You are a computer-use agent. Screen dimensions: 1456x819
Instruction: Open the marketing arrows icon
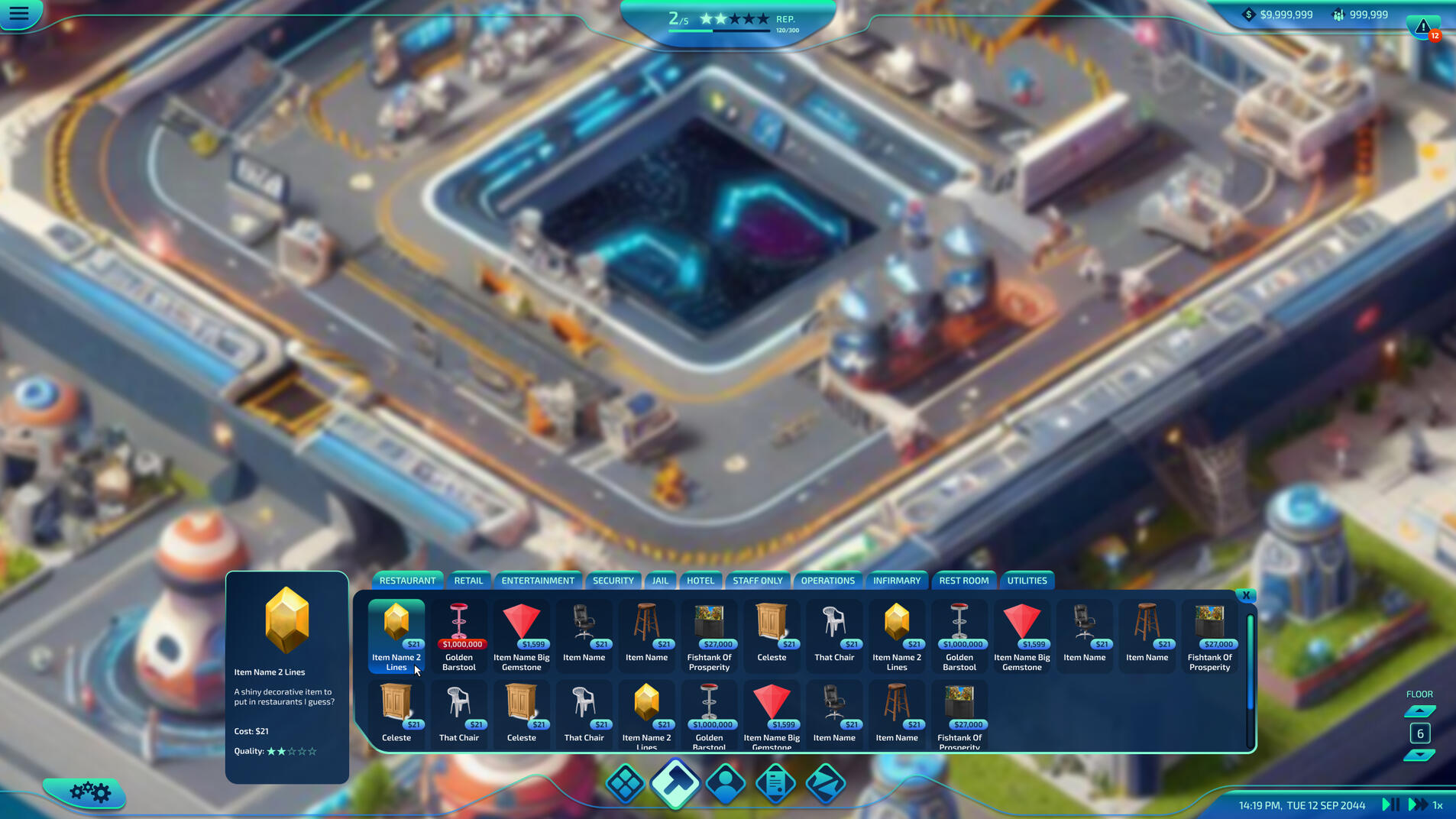coord(826,782)
